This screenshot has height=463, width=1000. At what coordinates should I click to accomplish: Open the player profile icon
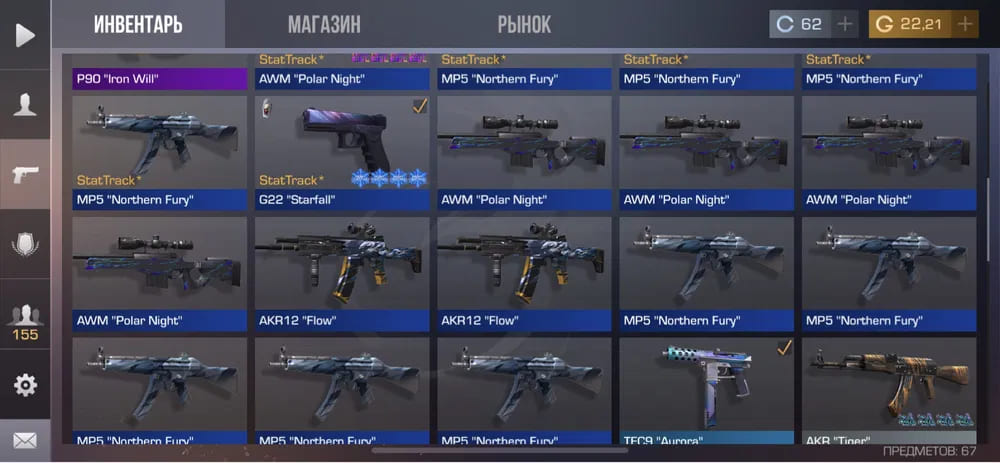pyautogui.click(x=25, y=105)
